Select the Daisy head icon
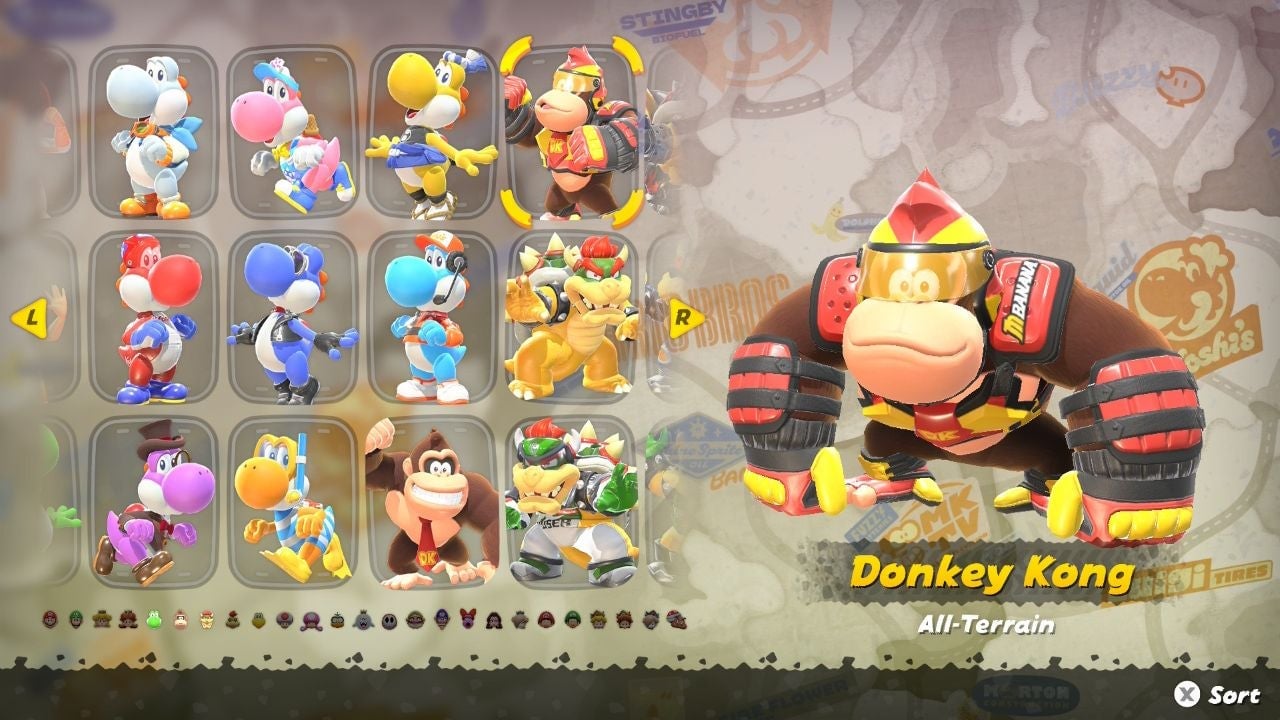Screen dimensions: 1280x720 click(x=127, y=620)
